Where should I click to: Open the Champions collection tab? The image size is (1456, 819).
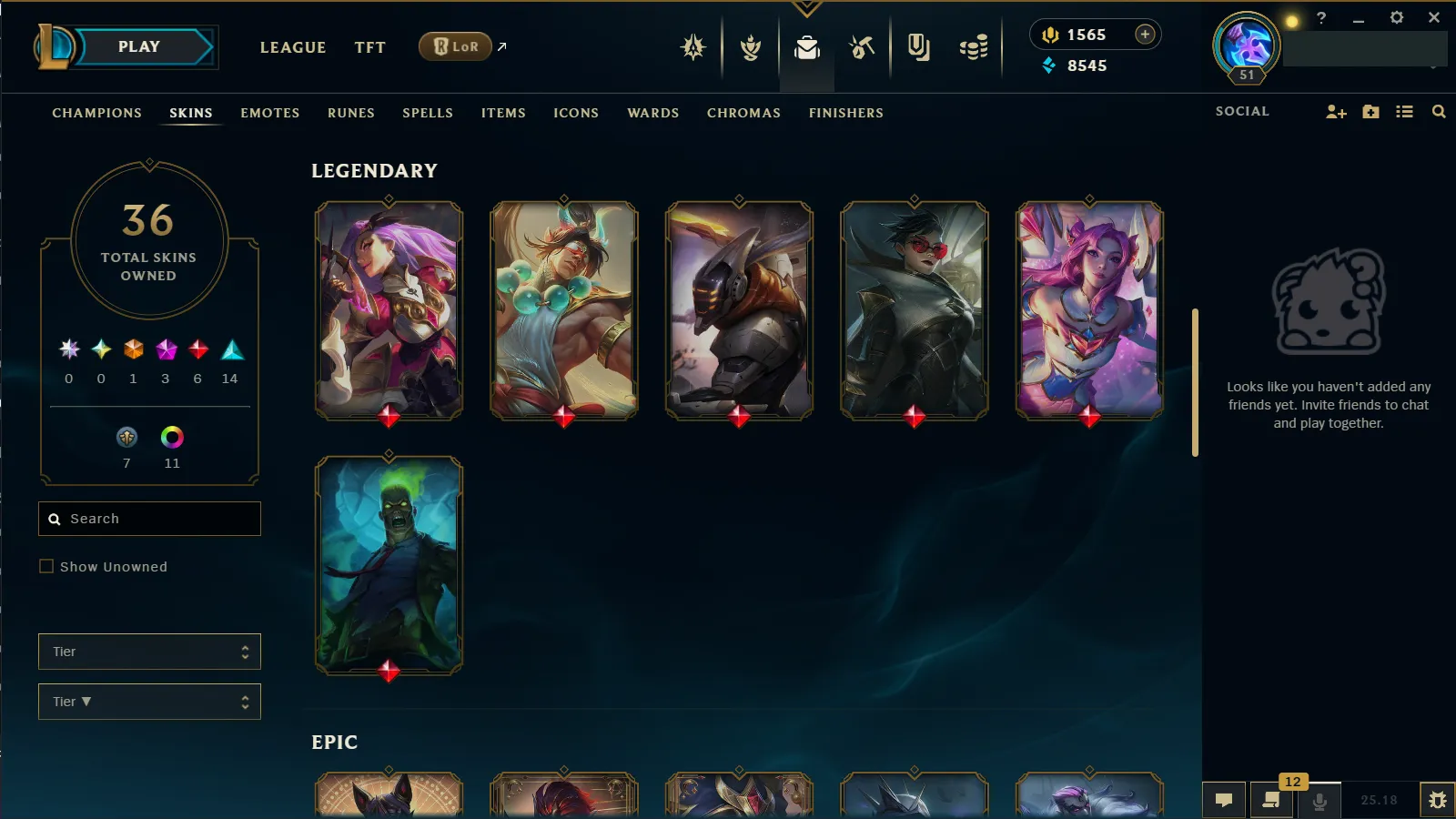[x=96, y=113]
